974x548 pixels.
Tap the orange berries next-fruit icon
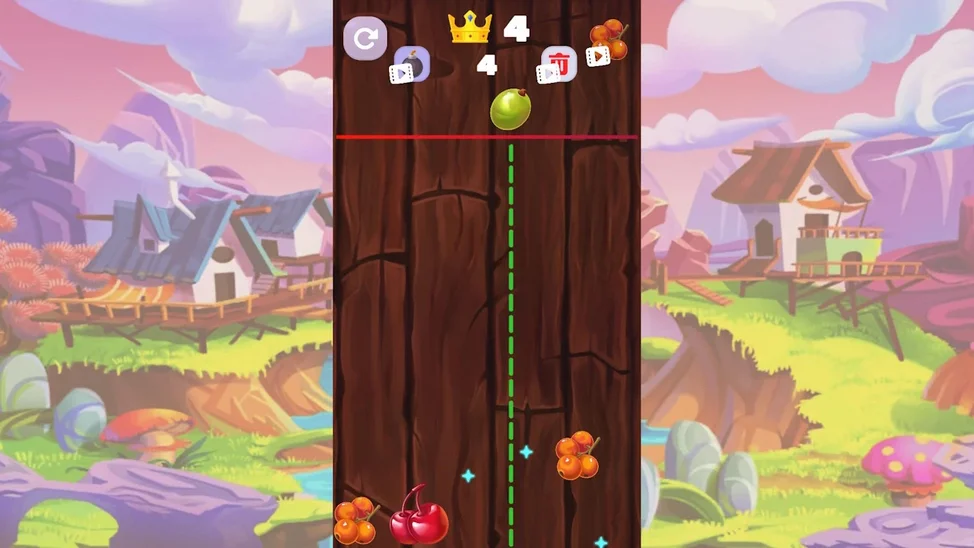608,42
